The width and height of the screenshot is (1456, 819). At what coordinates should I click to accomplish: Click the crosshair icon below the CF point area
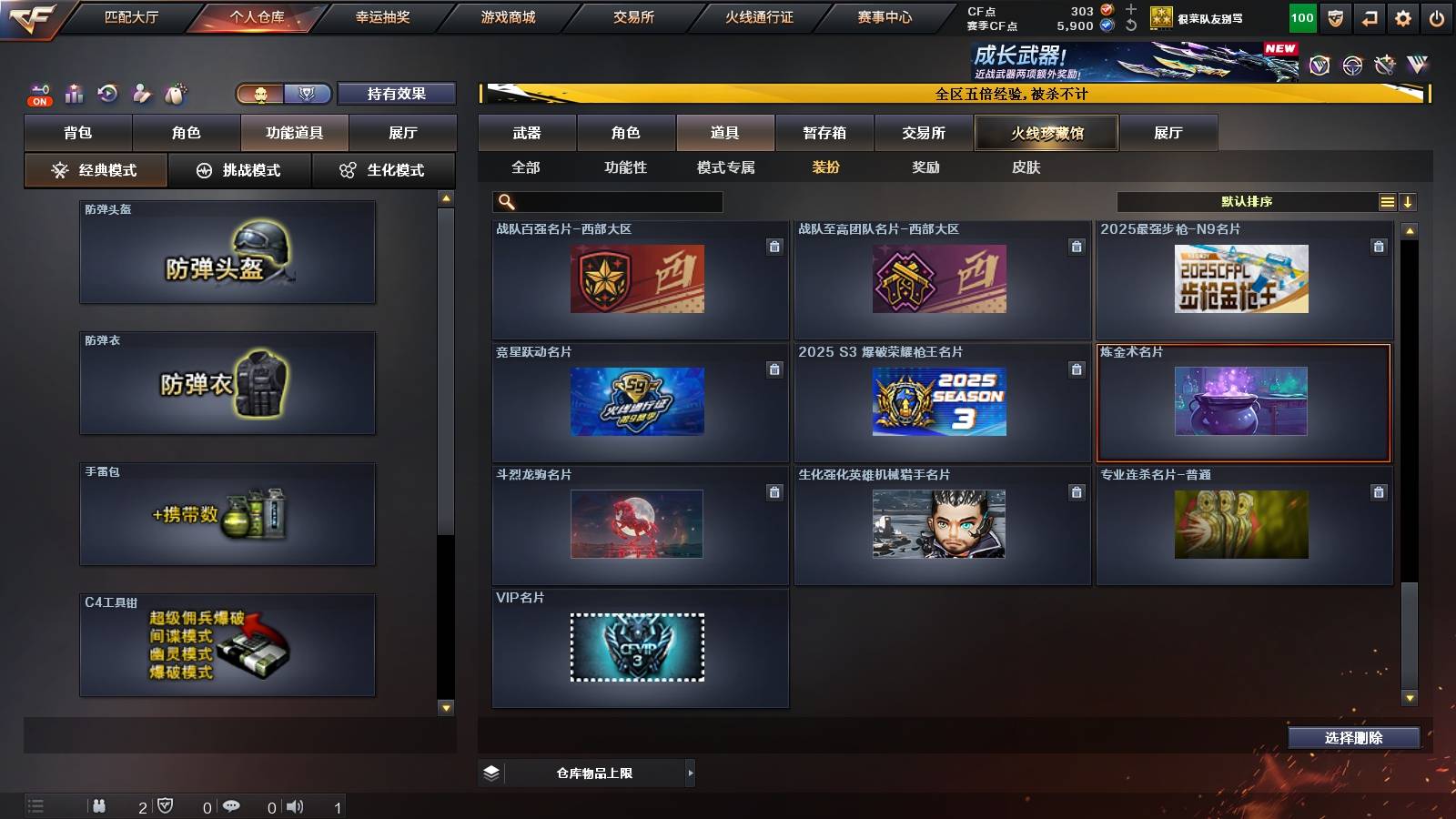coord(1350,66)
